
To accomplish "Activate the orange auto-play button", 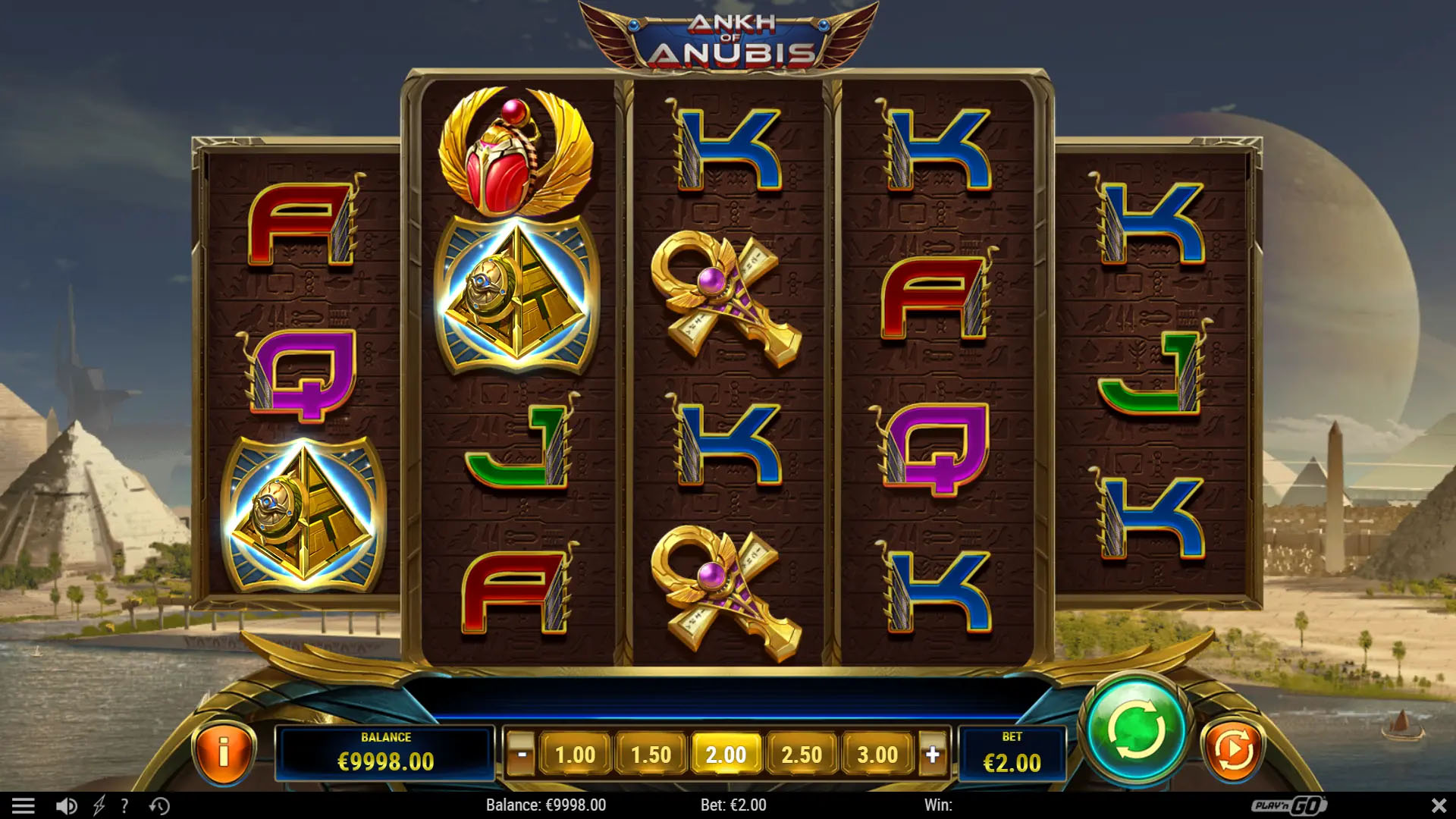I will [x=1233, y=750].
